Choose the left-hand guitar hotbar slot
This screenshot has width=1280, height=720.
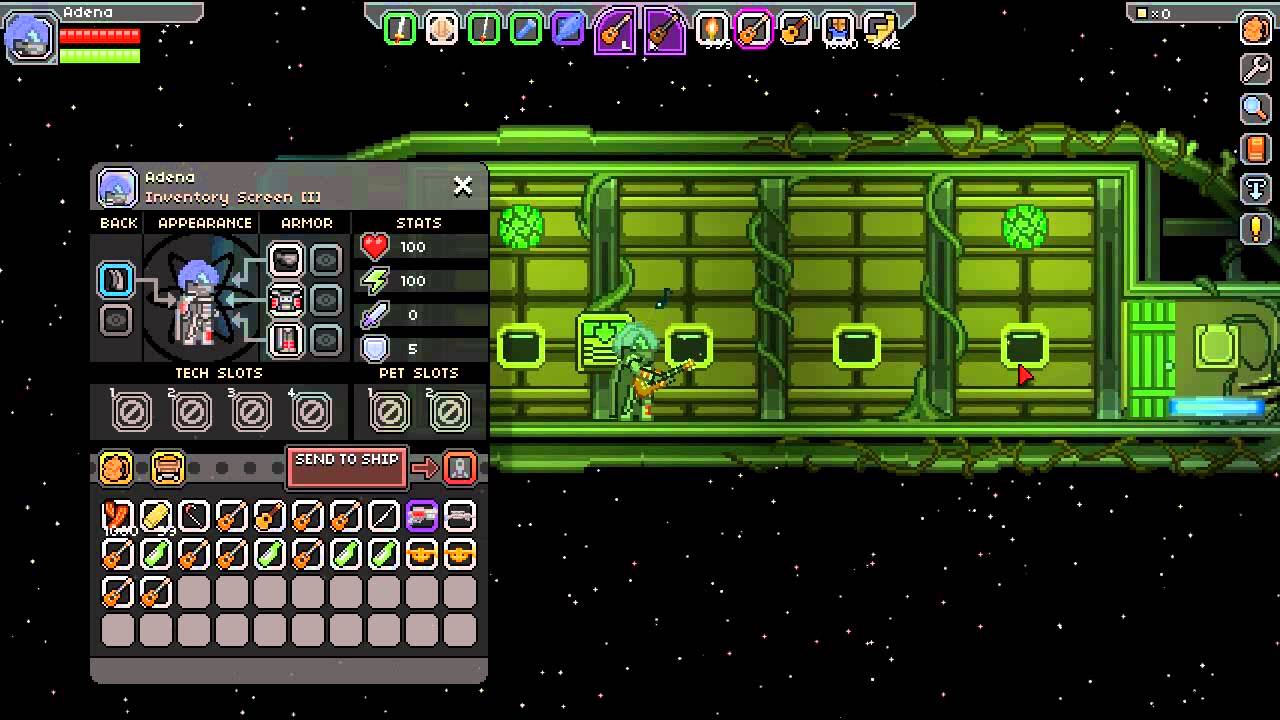pos(613,30)
